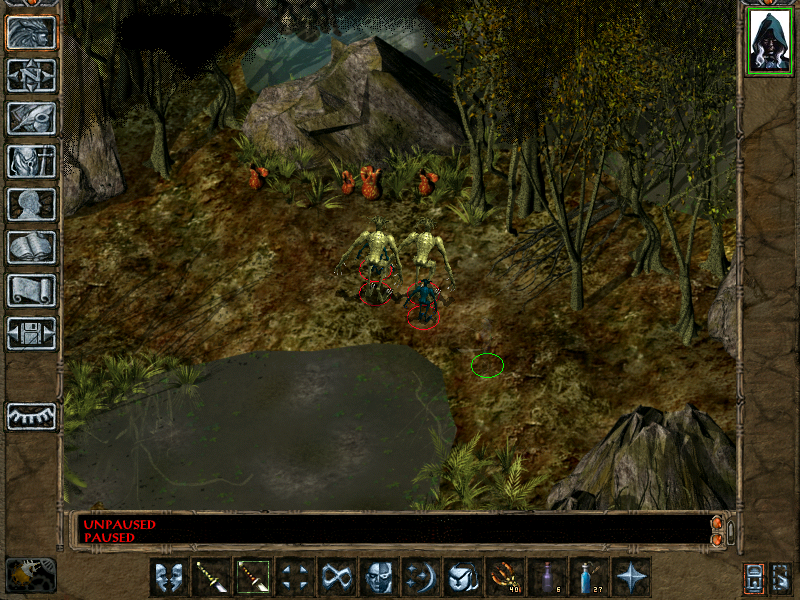800x600 pixels.
Task: Open the priest scroll icon
Action: (x=31, y=290)
